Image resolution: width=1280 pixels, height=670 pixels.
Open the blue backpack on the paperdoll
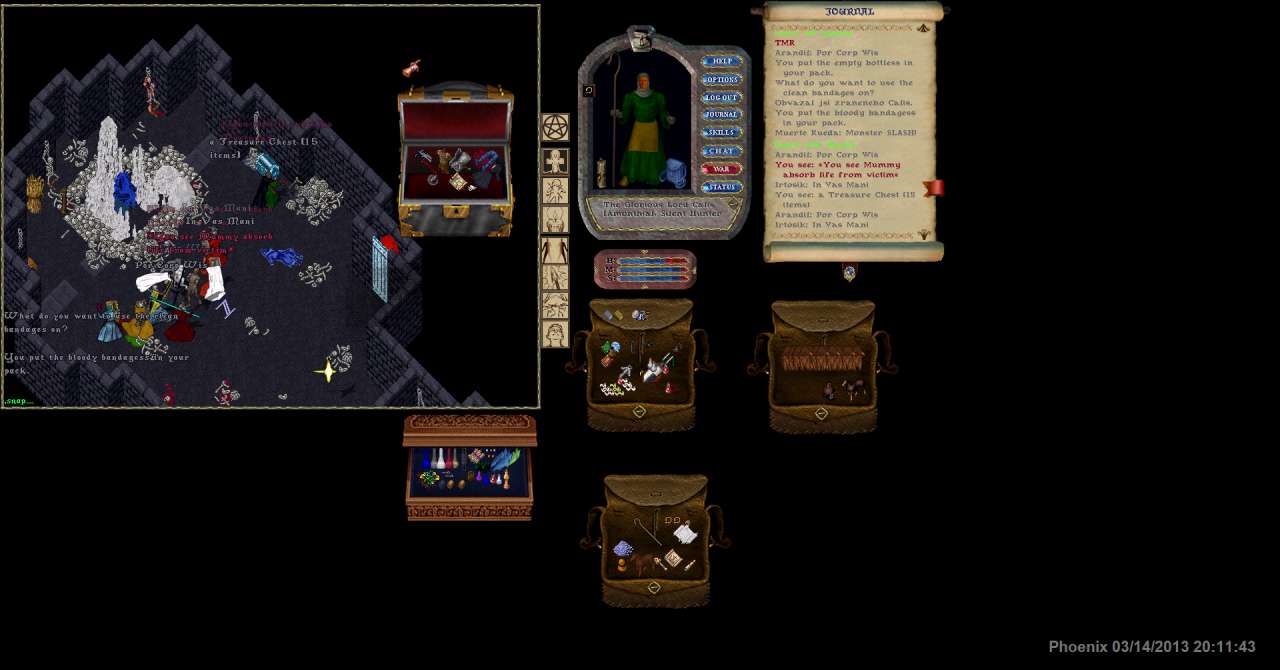click(674, 173)
